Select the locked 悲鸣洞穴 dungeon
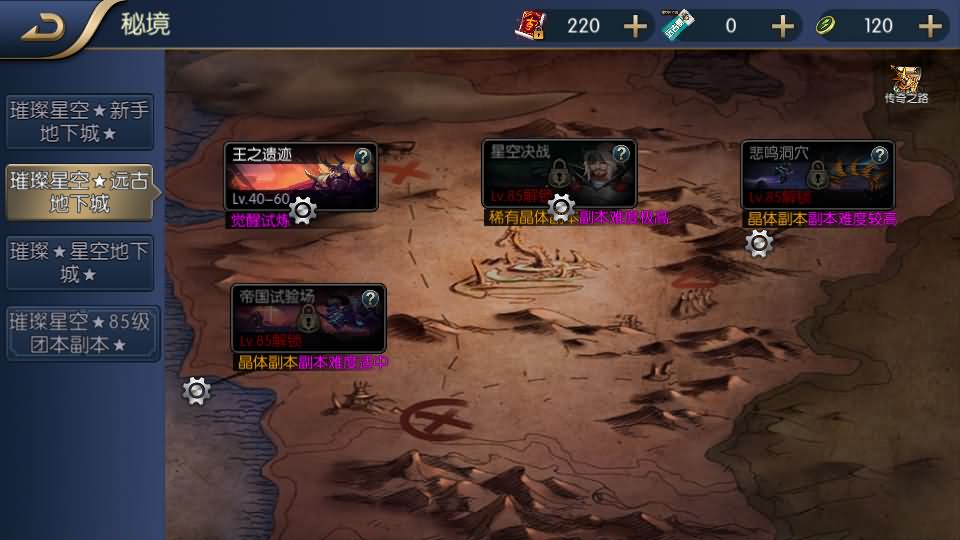This screenshot has width=960, height=540. pyautogui.click(x=817, y=174)
